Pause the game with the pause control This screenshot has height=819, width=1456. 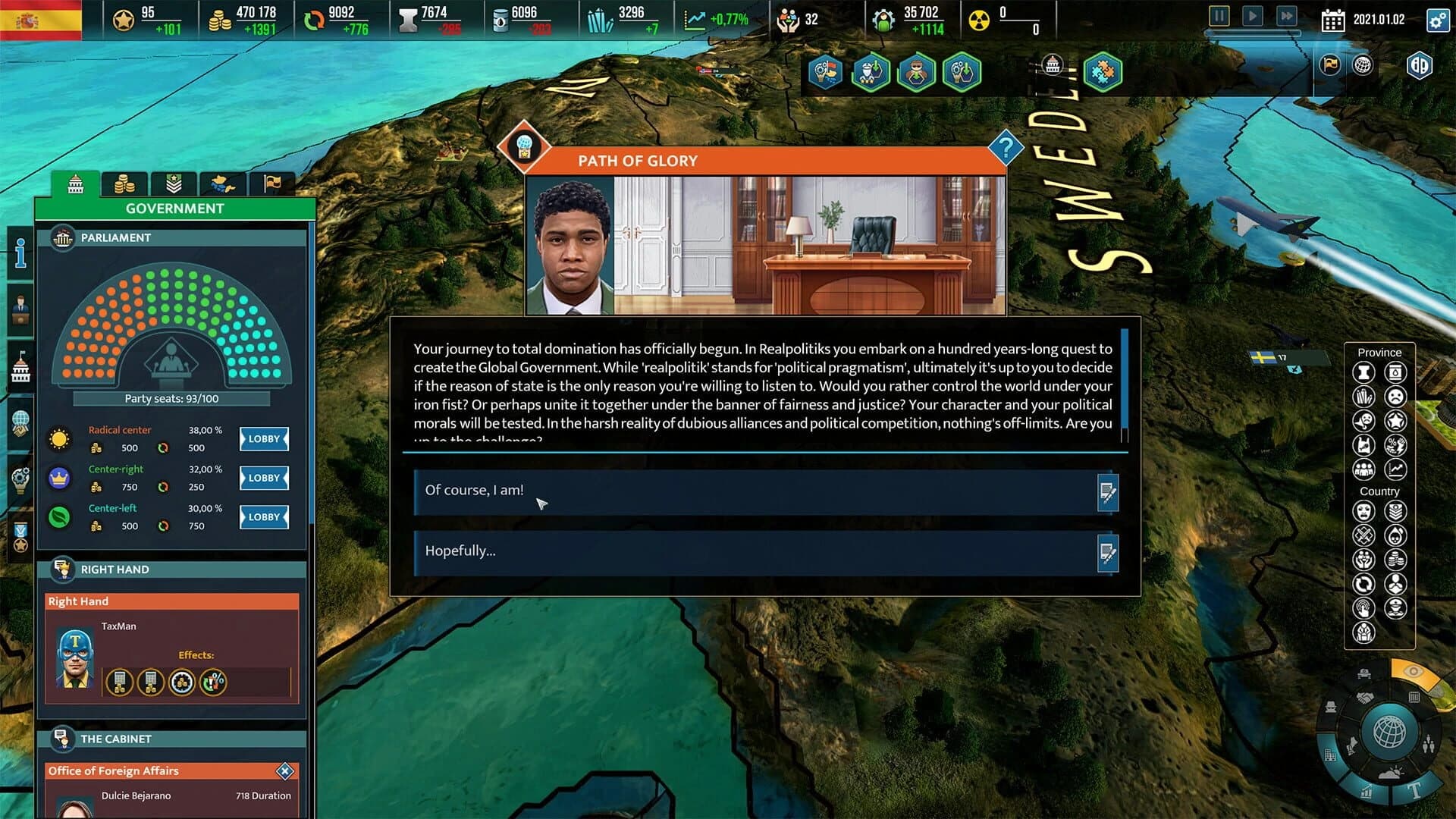[1219, 16]
